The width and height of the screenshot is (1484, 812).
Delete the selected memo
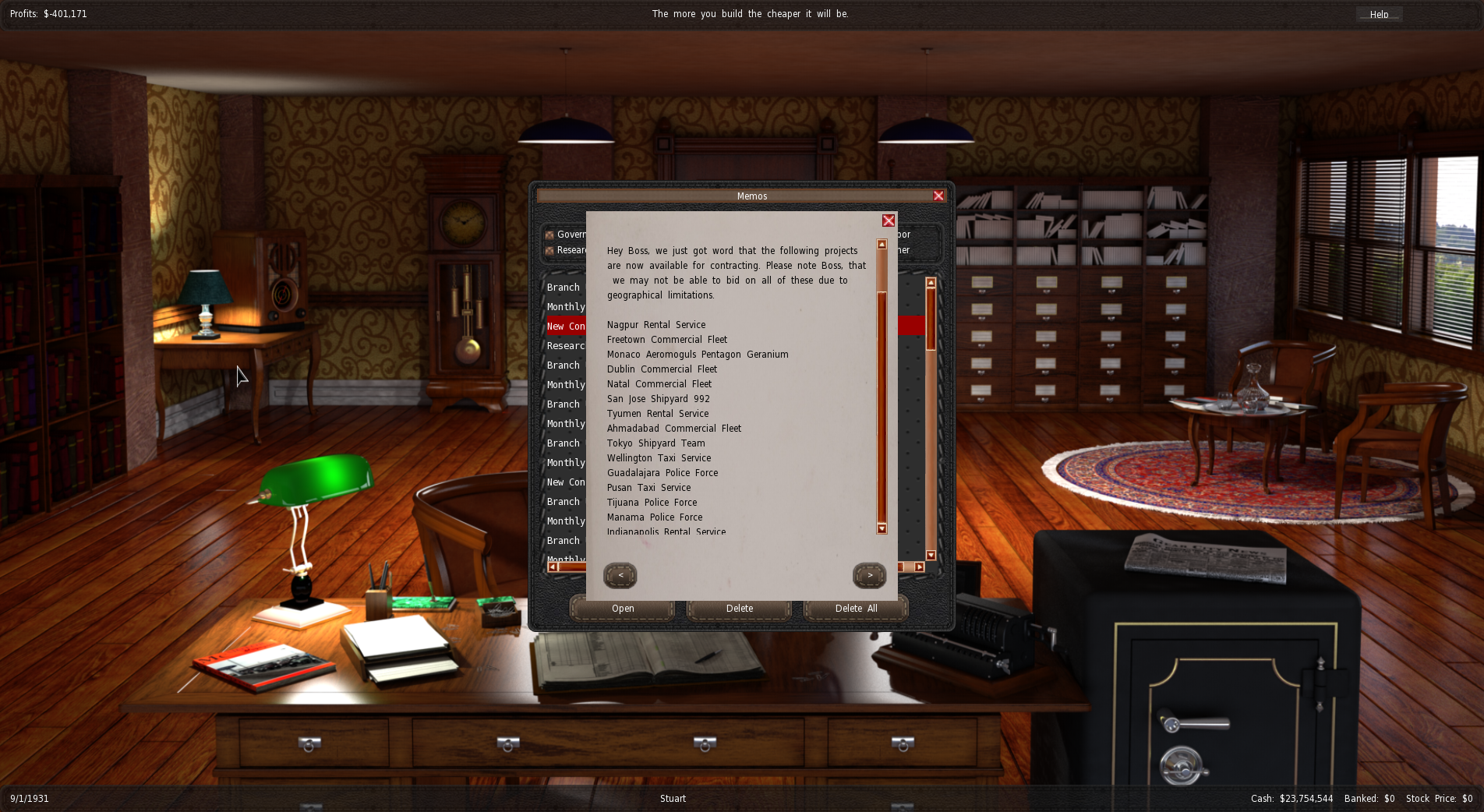click(739, 609)
